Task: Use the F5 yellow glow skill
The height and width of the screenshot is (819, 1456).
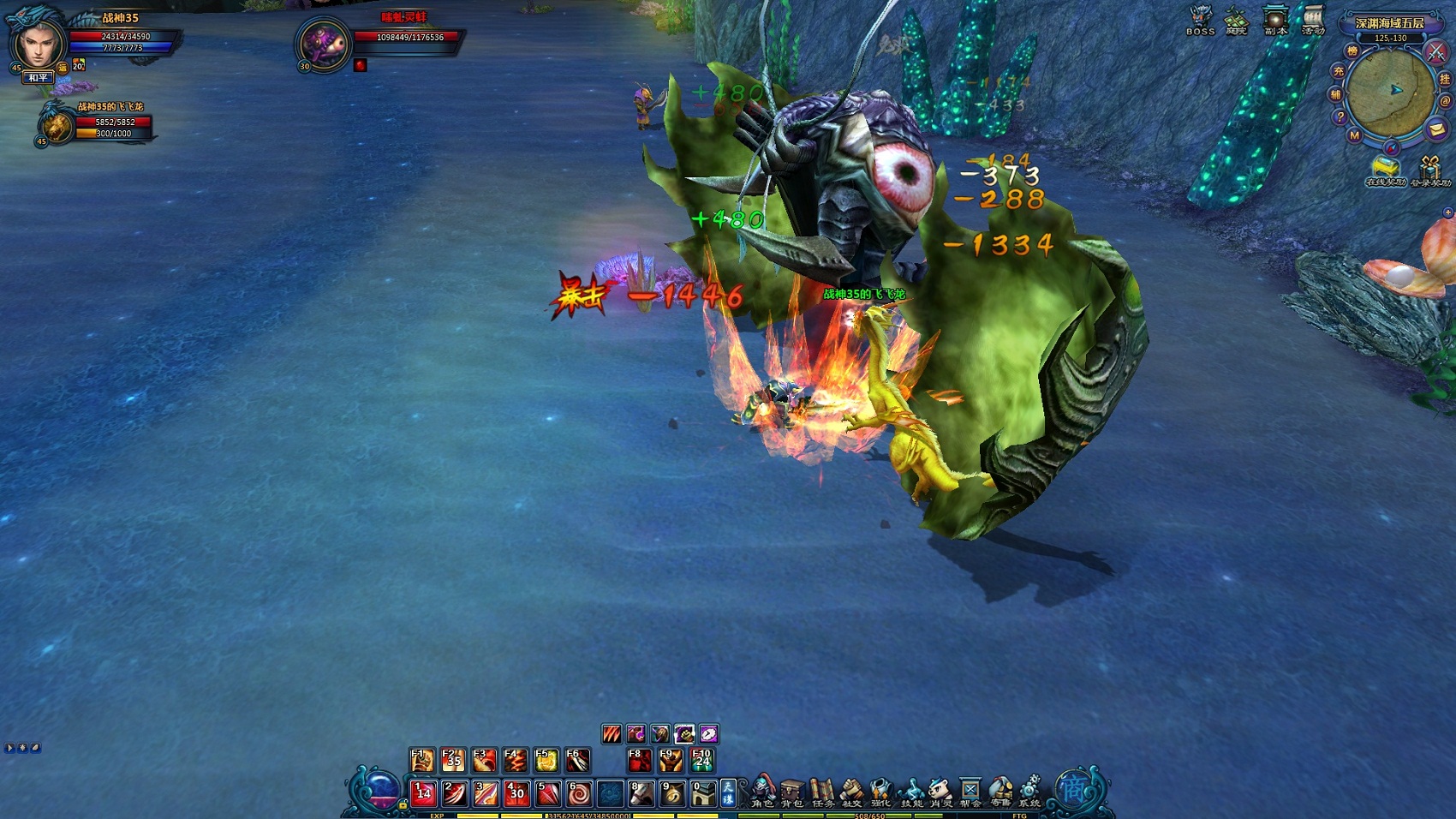Action: (x=546, y=760)
